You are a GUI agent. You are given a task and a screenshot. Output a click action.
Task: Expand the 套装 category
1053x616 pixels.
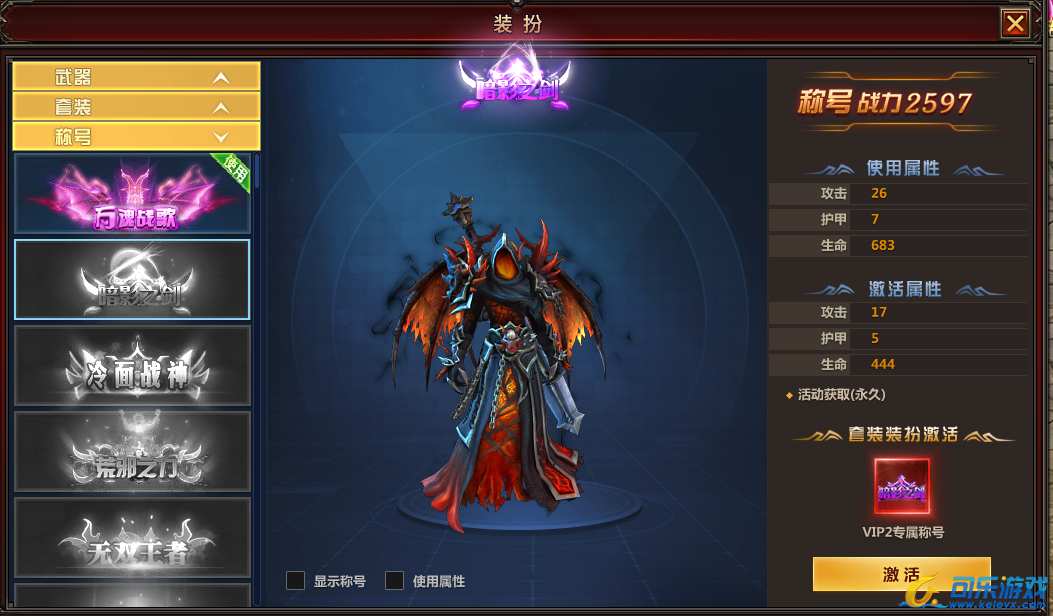(x=136, y=107)
